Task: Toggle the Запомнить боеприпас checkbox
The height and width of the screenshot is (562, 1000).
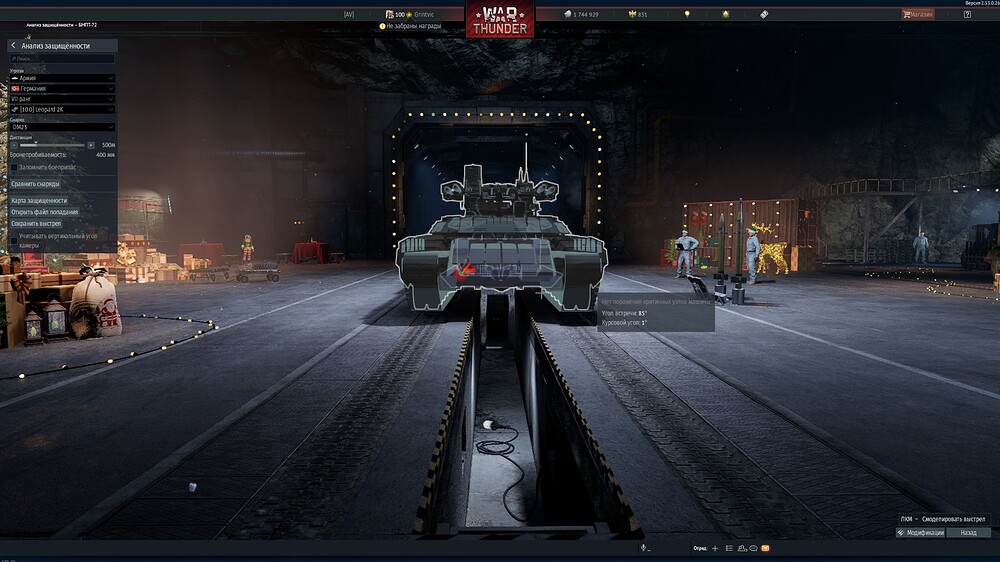Action: tap(14, 166)
